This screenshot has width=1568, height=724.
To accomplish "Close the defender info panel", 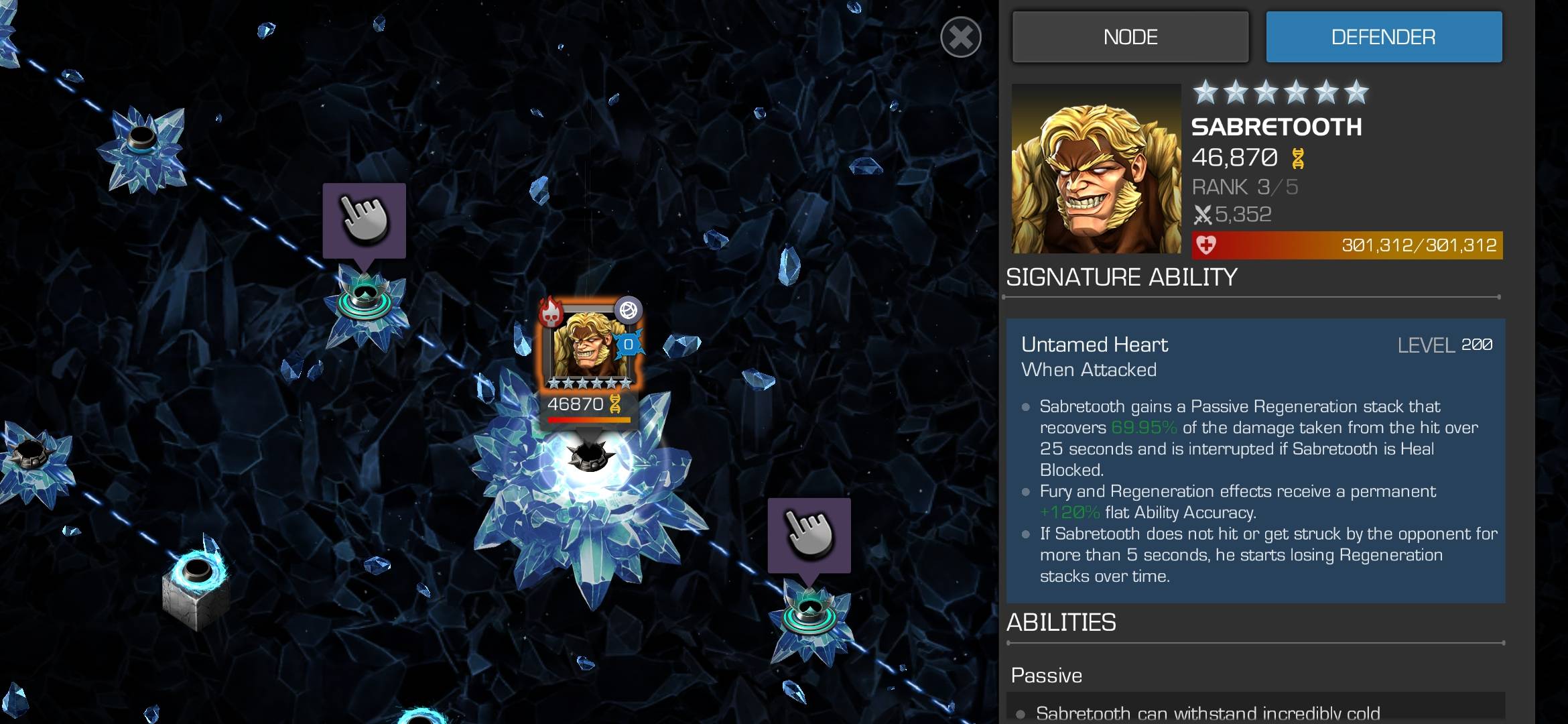I will (x=960, y=37).
